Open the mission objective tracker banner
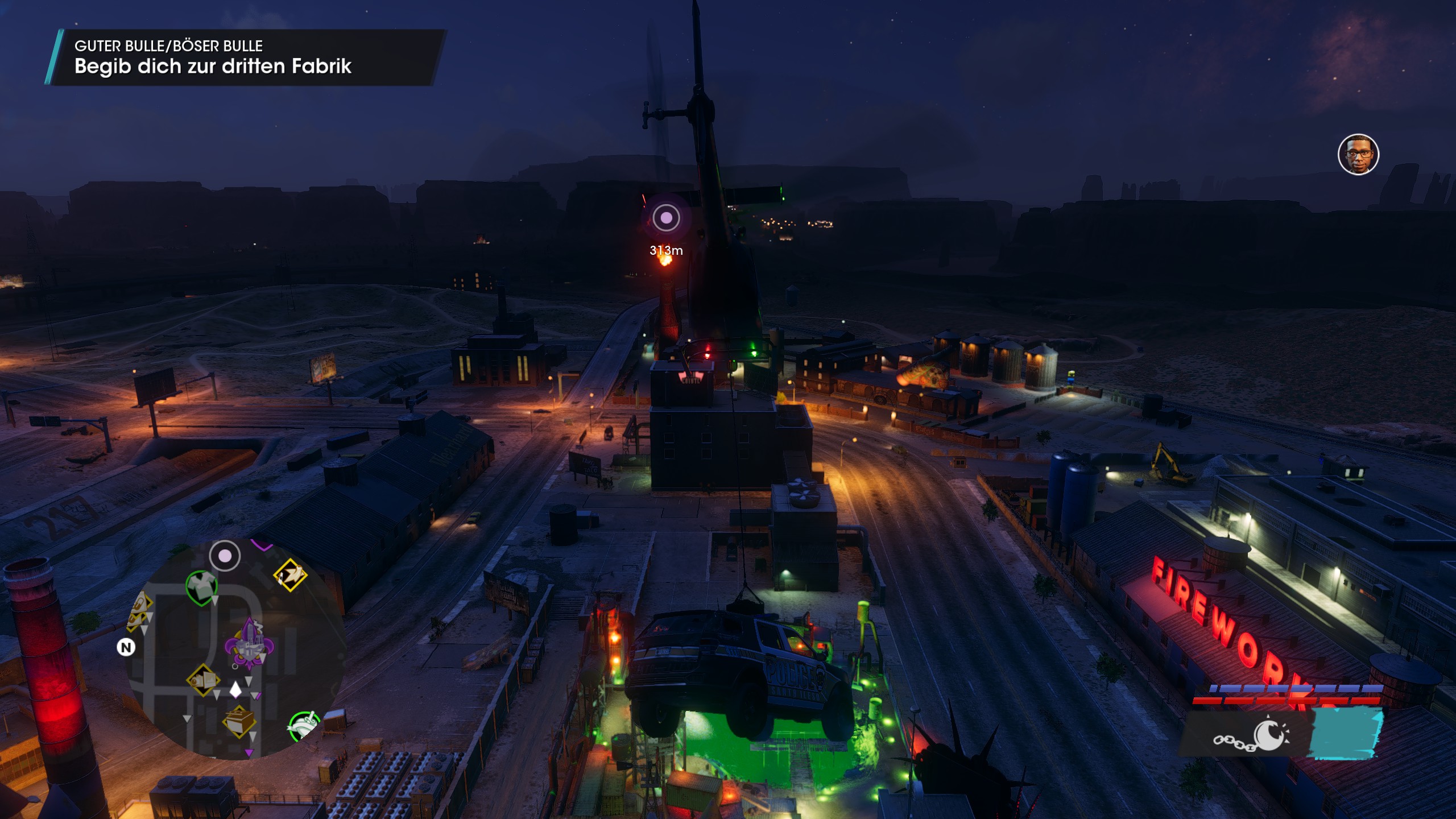The image size is (1456, 819). [x=245, y=57]
